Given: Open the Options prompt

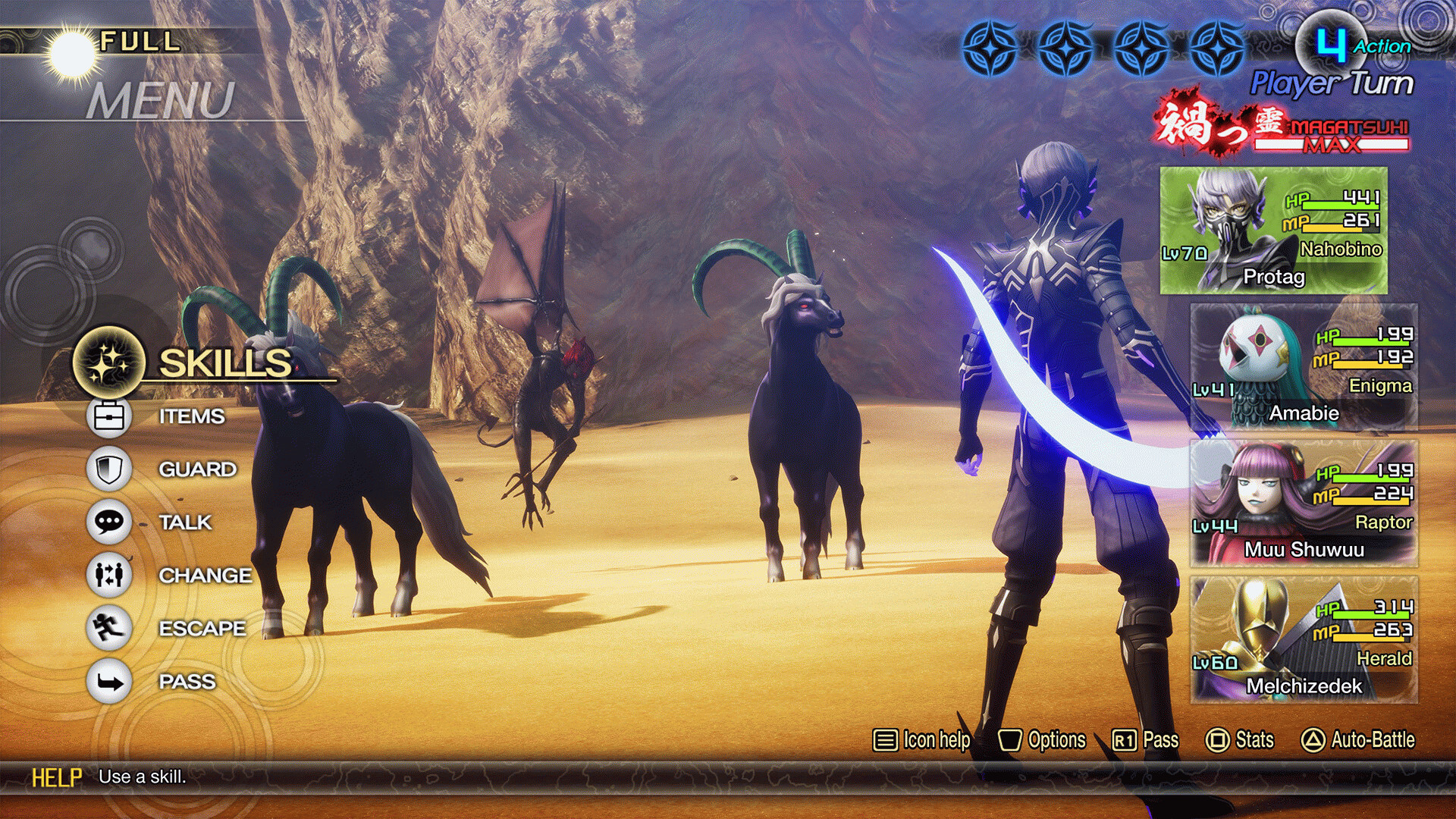Looking at the screenshot, I should 1042,740.
